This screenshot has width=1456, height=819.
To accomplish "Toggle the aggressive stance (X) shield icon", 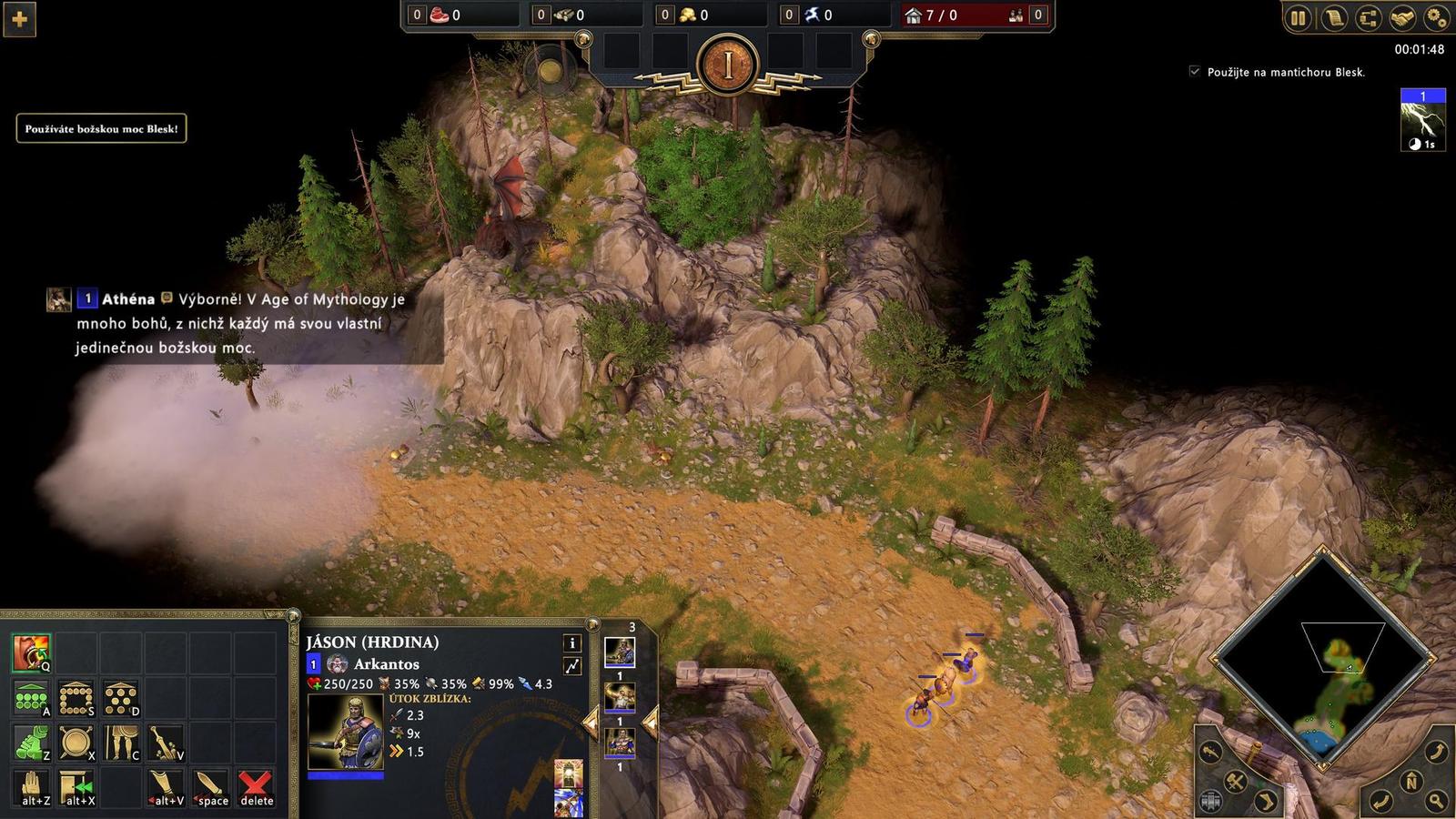I will (x=76, y=742).
